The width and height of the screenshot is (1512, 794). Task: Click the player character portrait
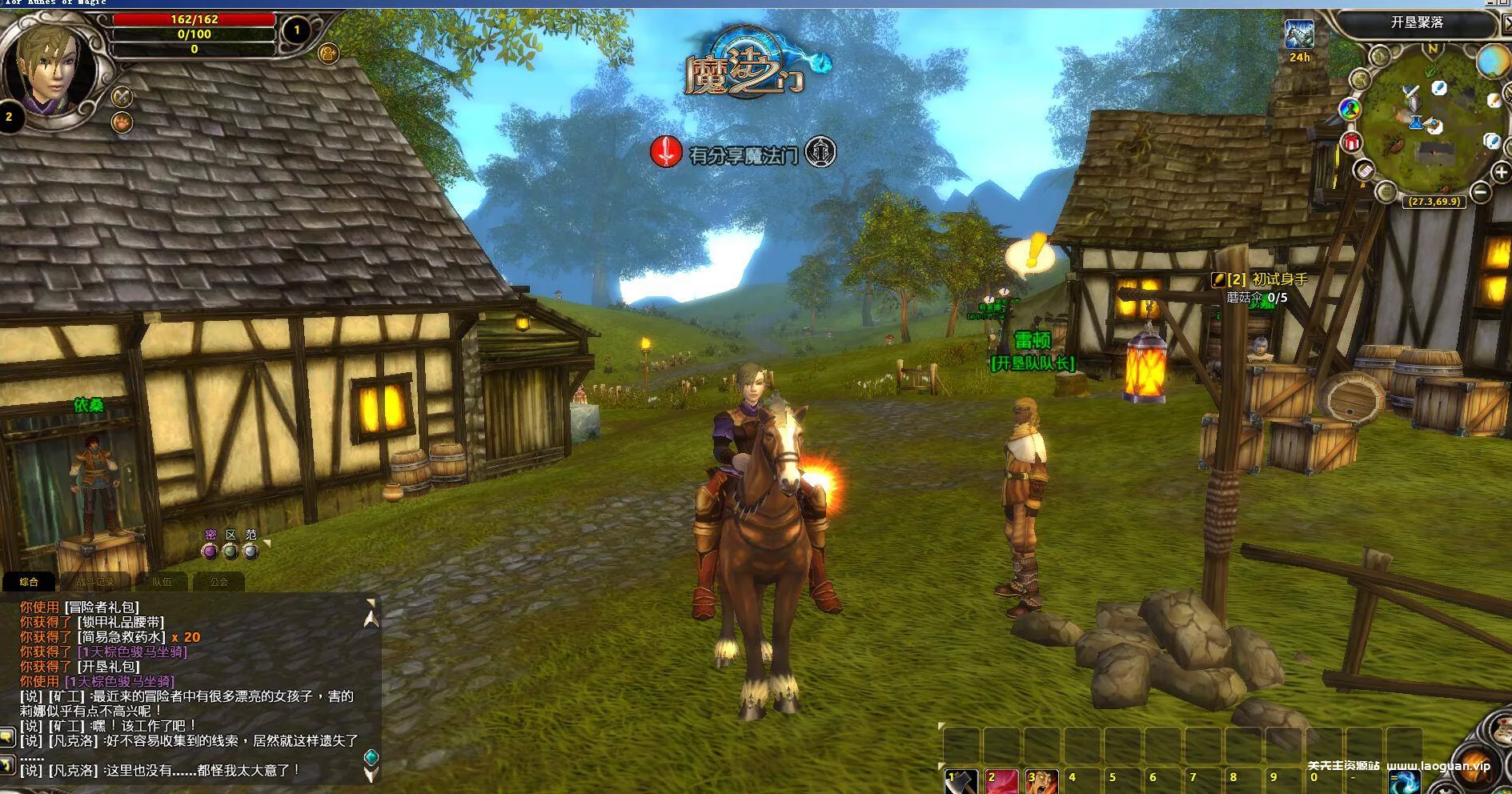50,72
